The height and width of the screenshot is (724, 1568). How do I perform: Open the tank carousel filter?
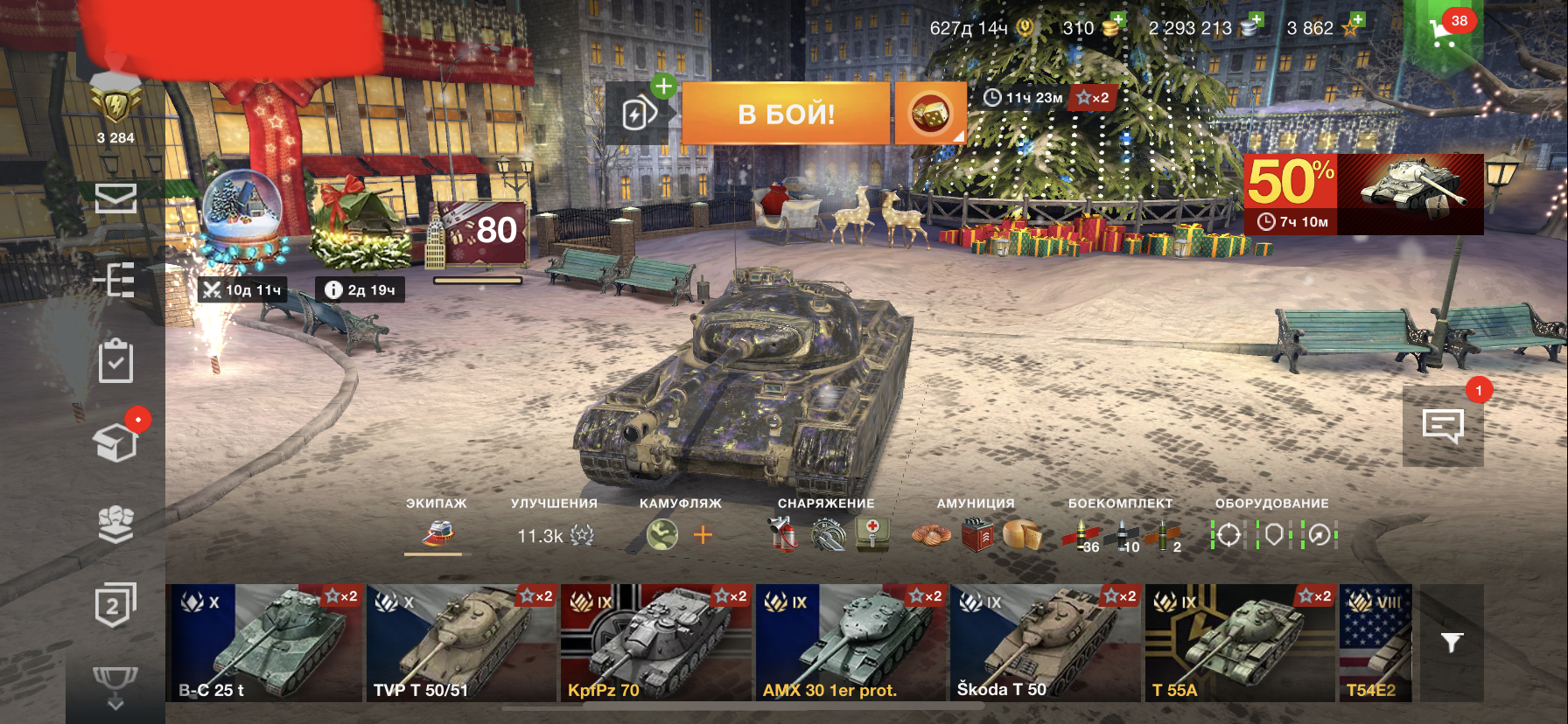coord(1452,644)
